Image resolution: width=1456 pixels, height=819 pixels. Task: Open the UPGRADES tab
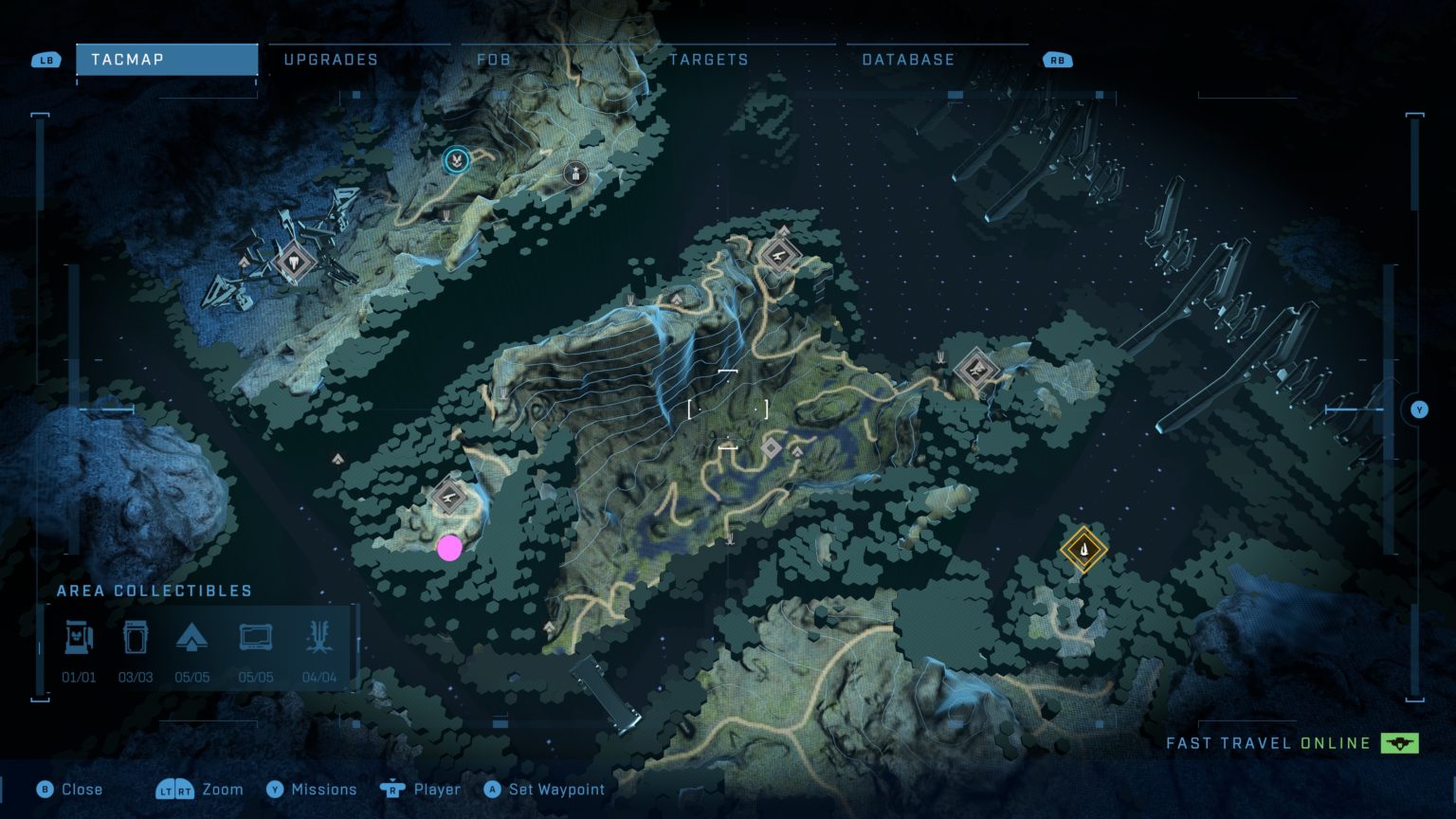pyautogui.click(x=330, y=59)
